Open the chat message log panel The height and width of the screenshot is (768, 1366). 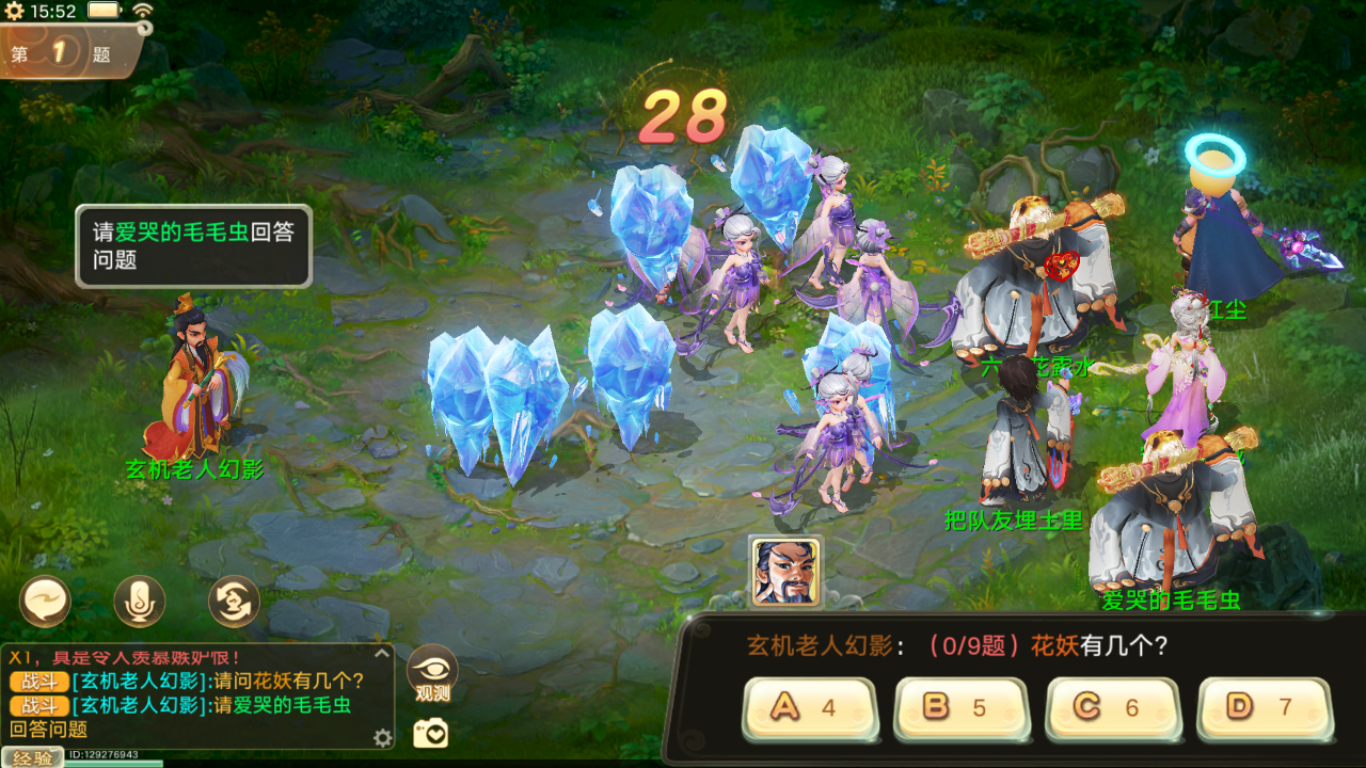point(190,695)
